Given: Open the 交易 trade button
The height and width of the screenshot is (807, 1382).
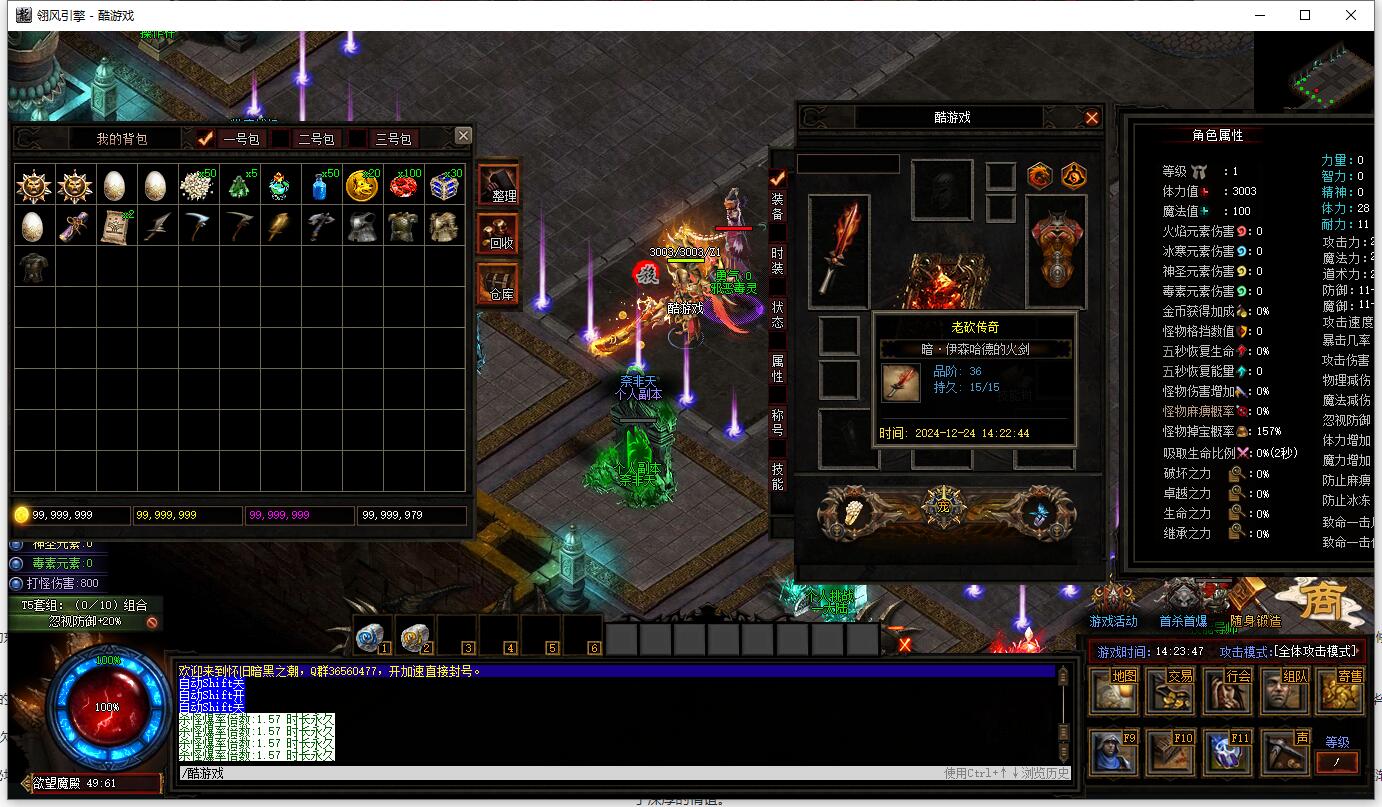Looking at the screenshot, I should point(1169,690).
